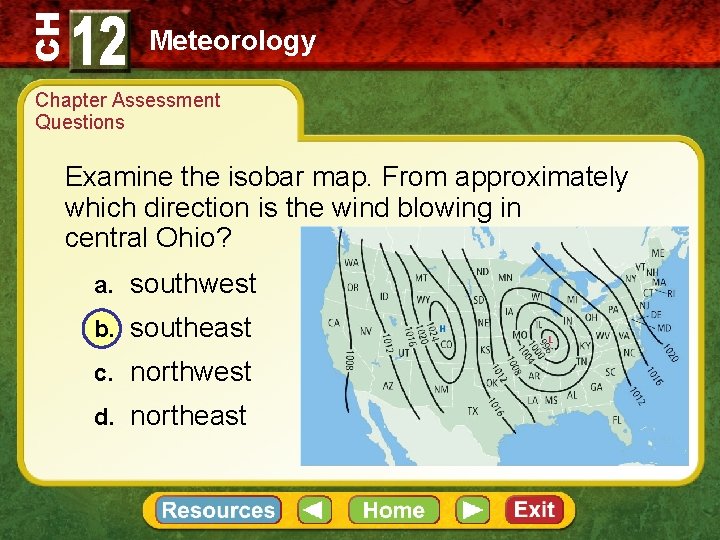Advance with the next slide arrow
This screenshot has height=540, width=720.
(x=474, y=510)
